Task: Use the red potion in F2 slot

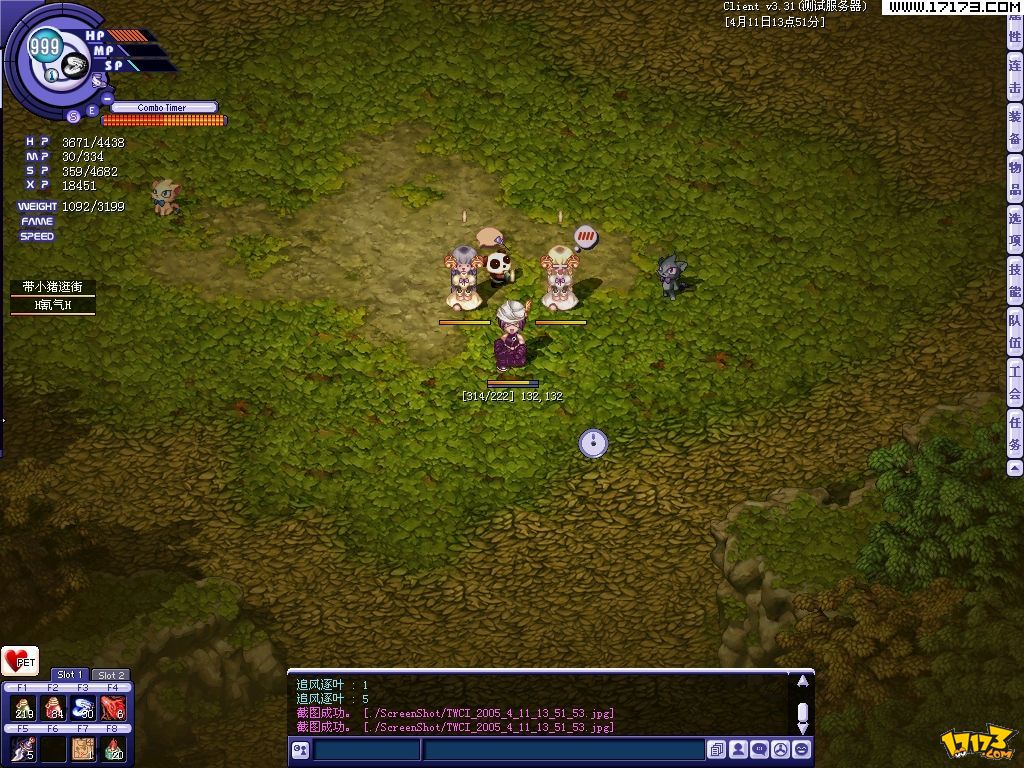Action: click(53, 708)
